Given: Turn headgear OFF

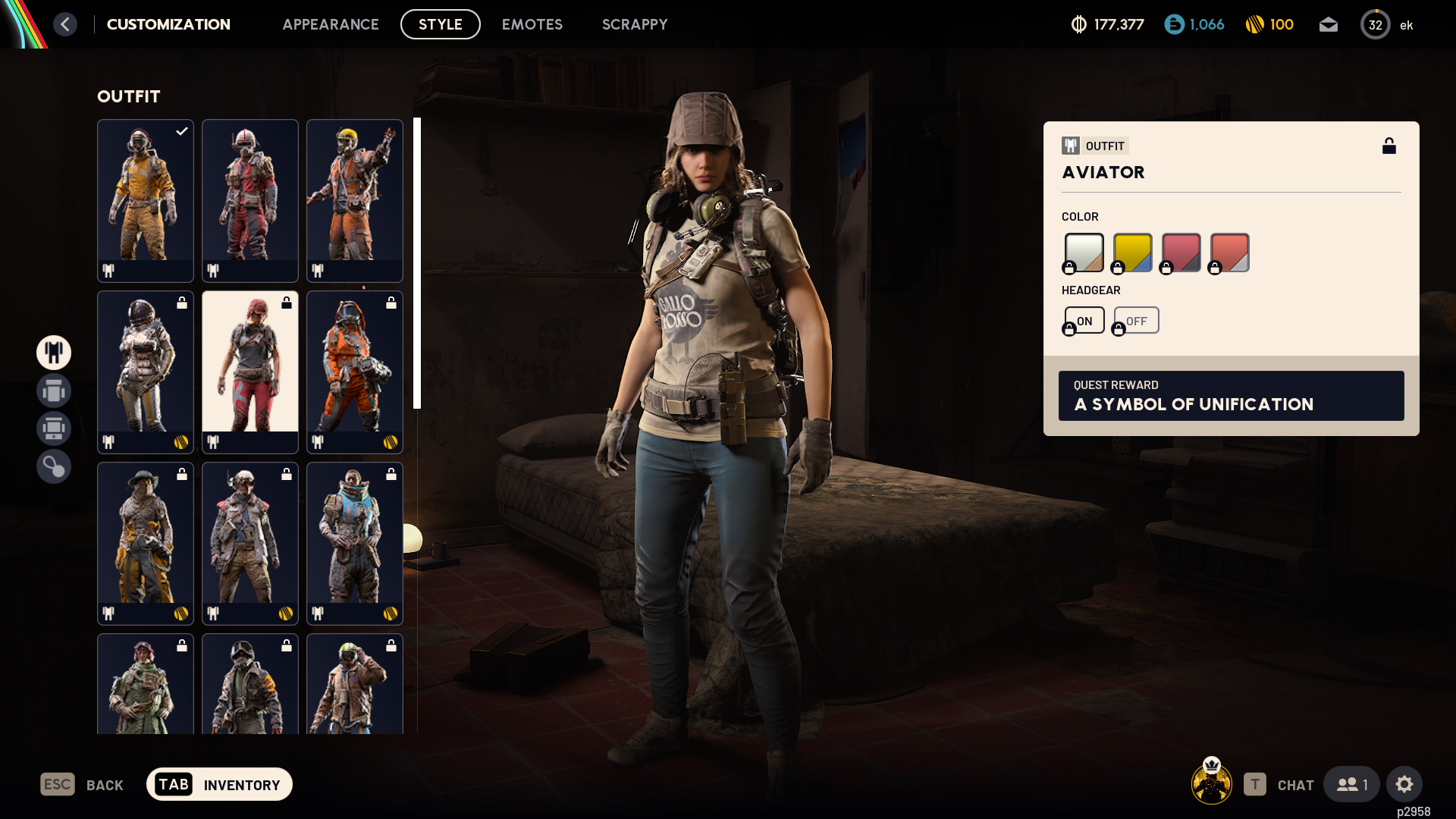Looking at the screenshot, I should 1136,321.
